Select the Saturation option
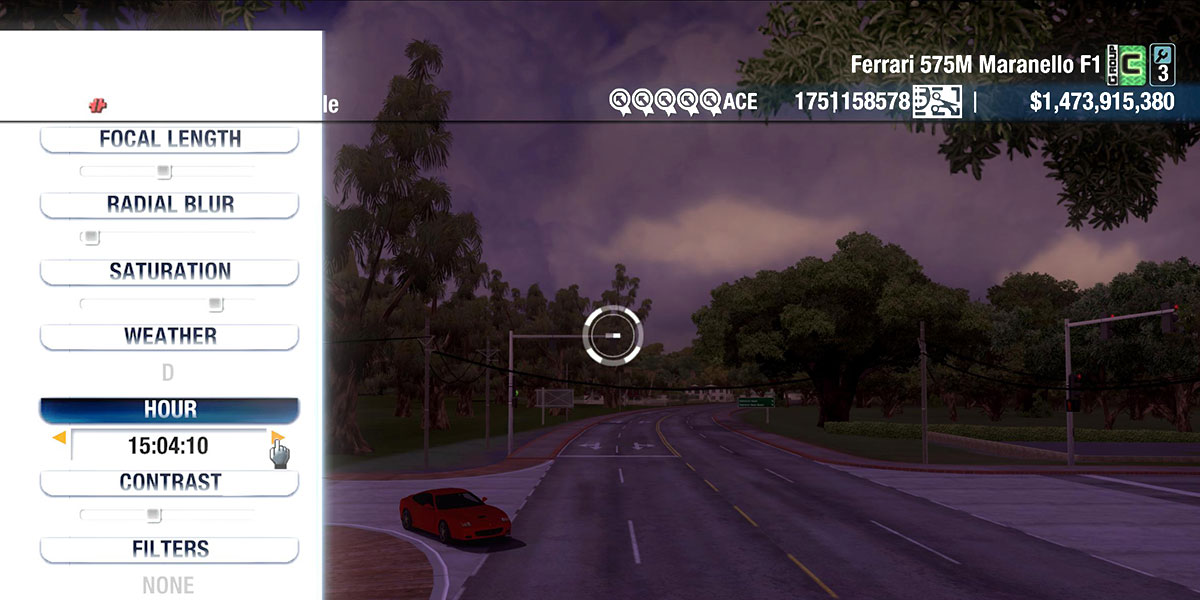This screenshot has height=600, width=1200. coord(169,271)
